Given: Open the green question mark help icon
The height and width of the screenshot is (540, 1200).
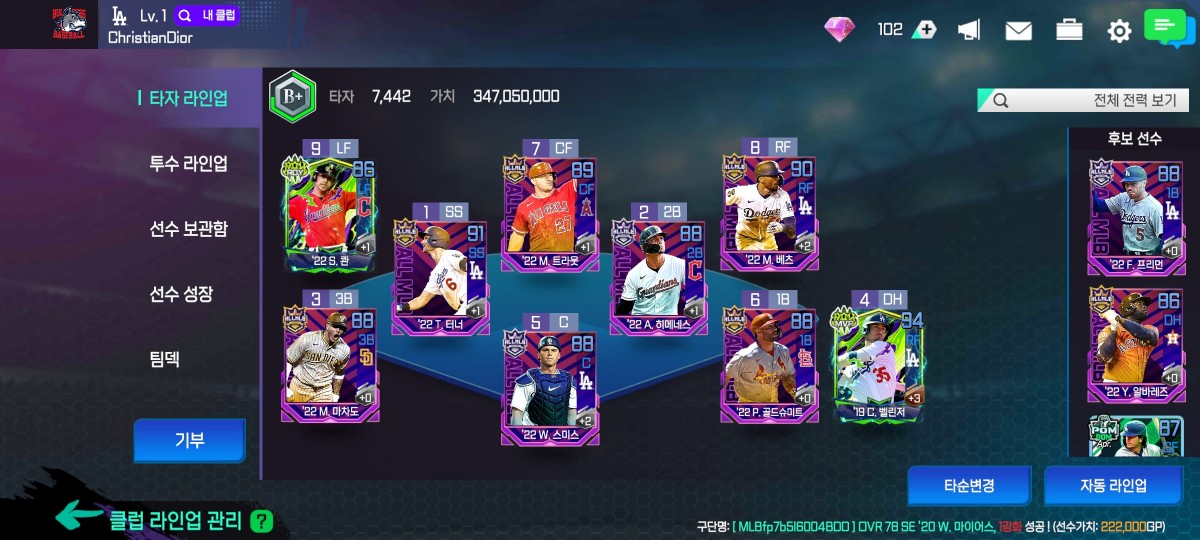Looking at the screenshot, I should (x=261, y=520).
